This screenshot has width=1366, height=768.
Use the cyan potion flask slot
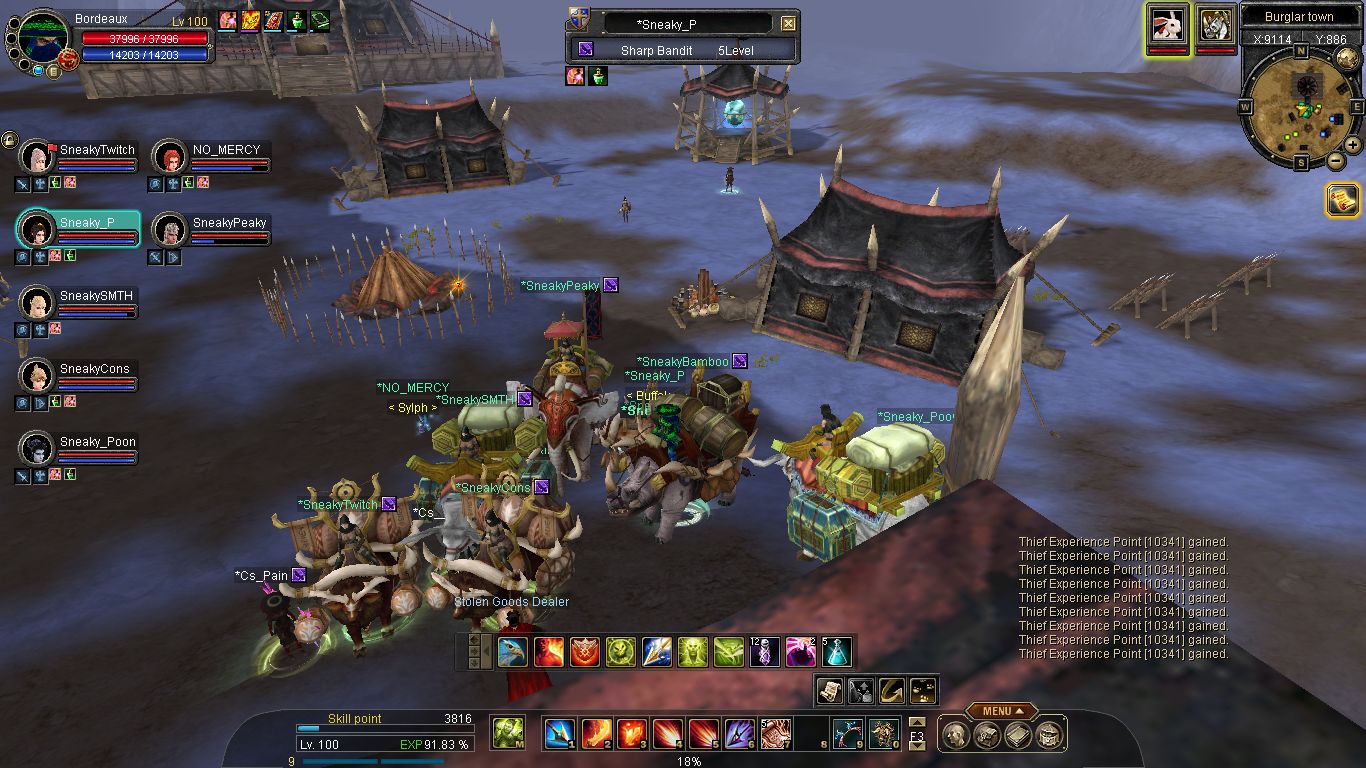click(x=837, y=652)
